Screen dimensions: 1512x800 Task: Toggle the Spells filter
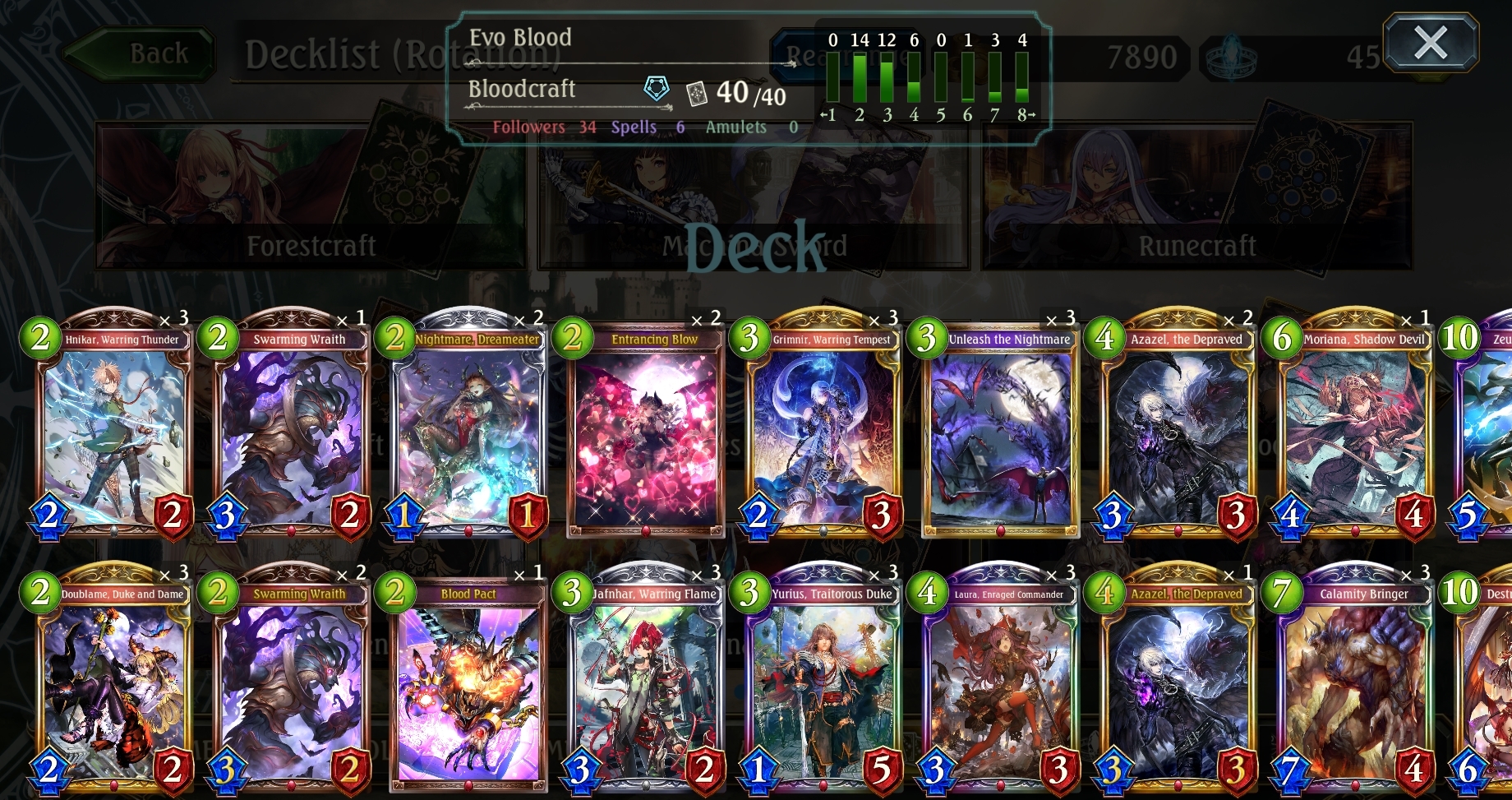(x=632, y=127)
